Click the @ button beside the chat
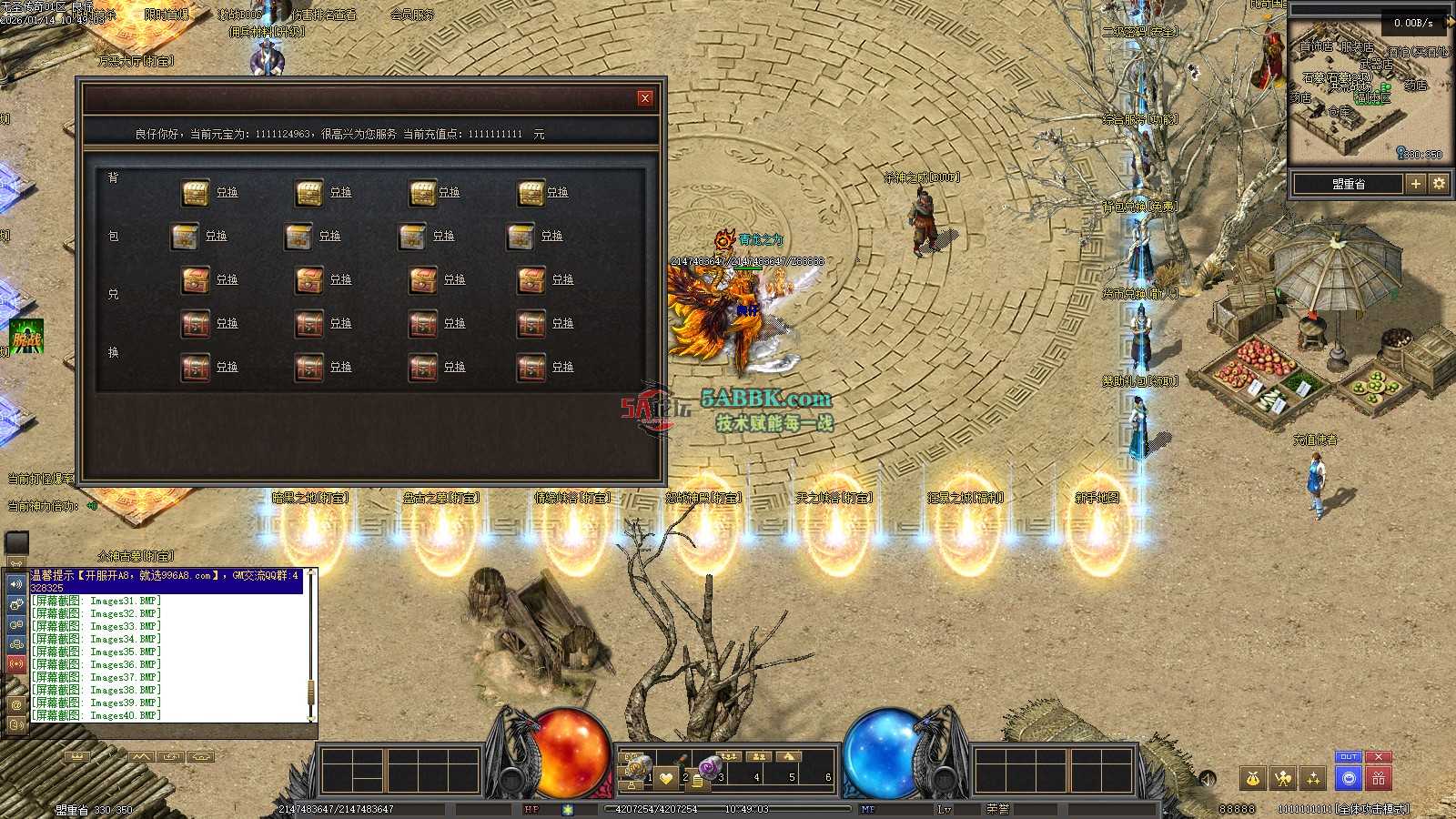The height and width of the screenshot is (819, 1456). (x=16, y=704)
